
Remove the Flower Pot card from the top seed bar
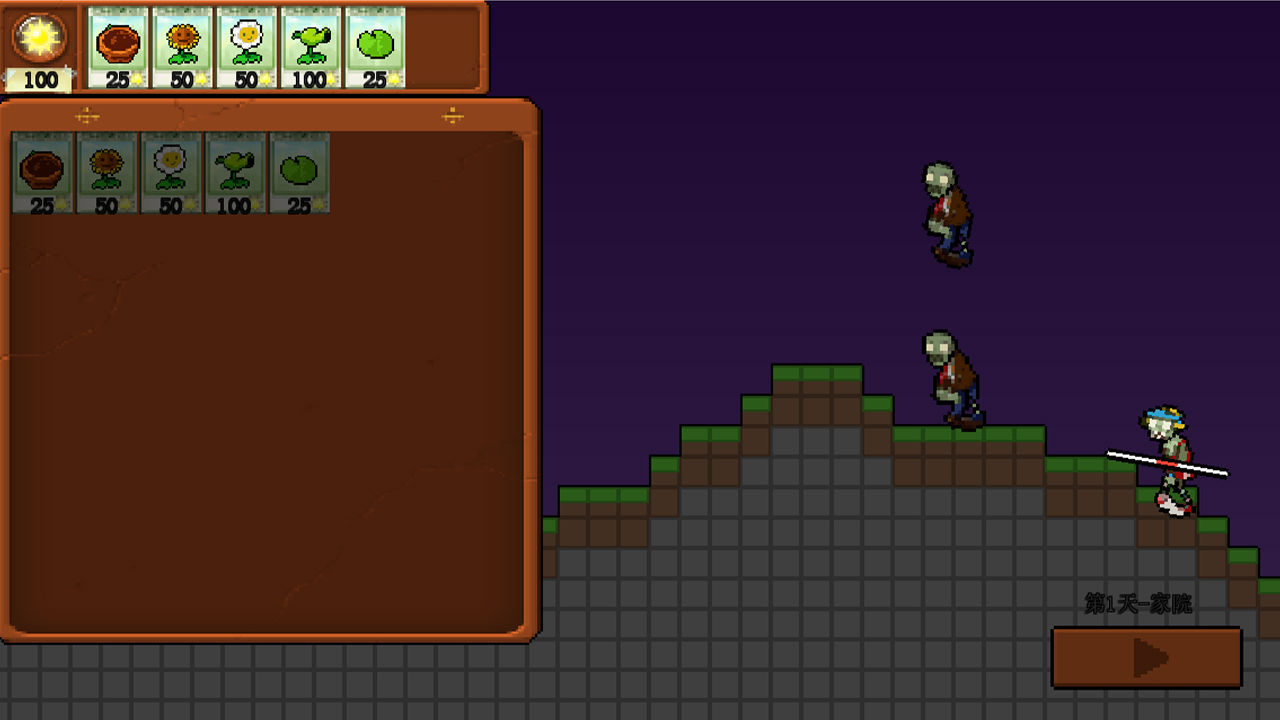[118, 48]
